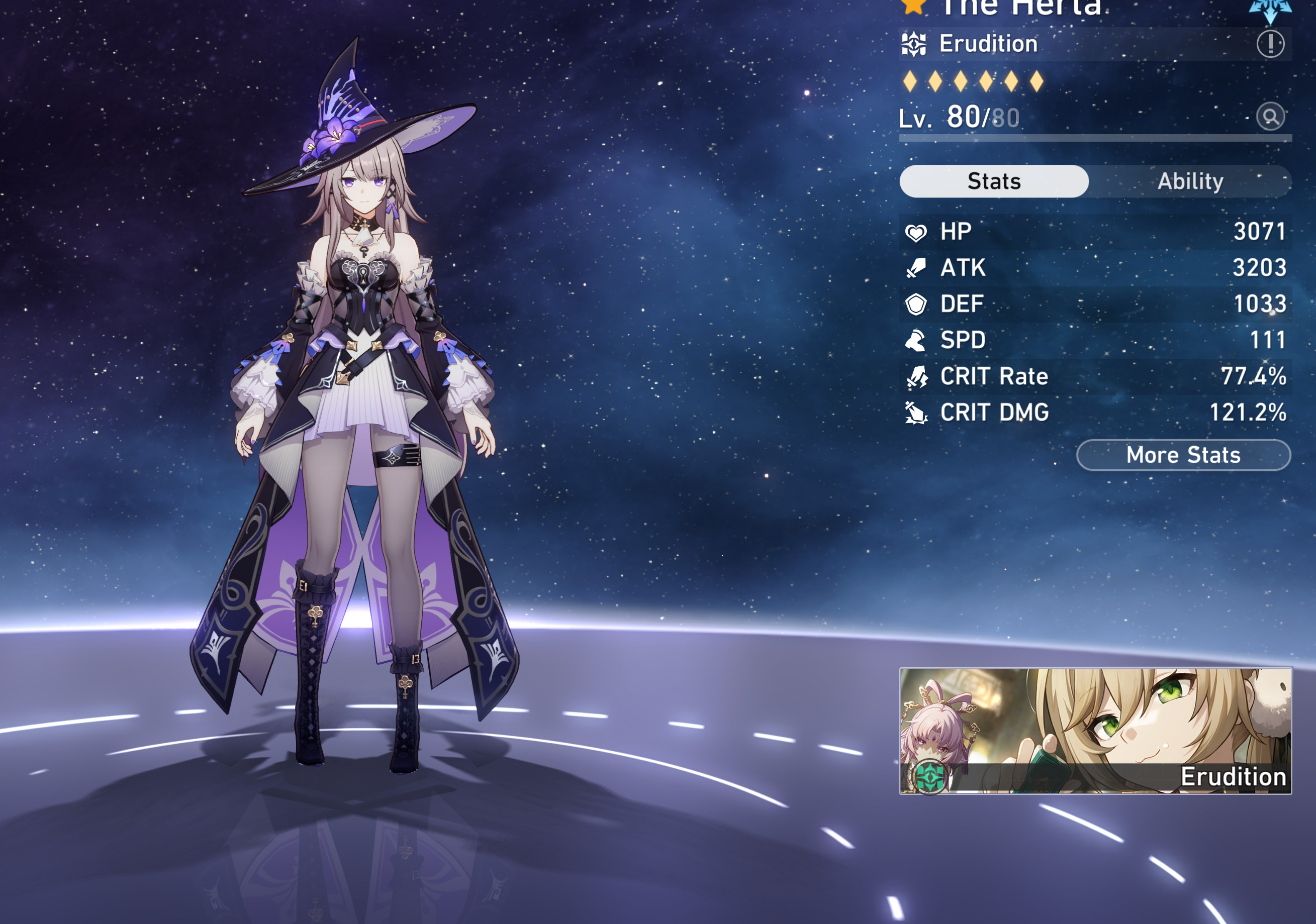Switch to the Ability tab
1316x924 pixels.
point(1191,181)
